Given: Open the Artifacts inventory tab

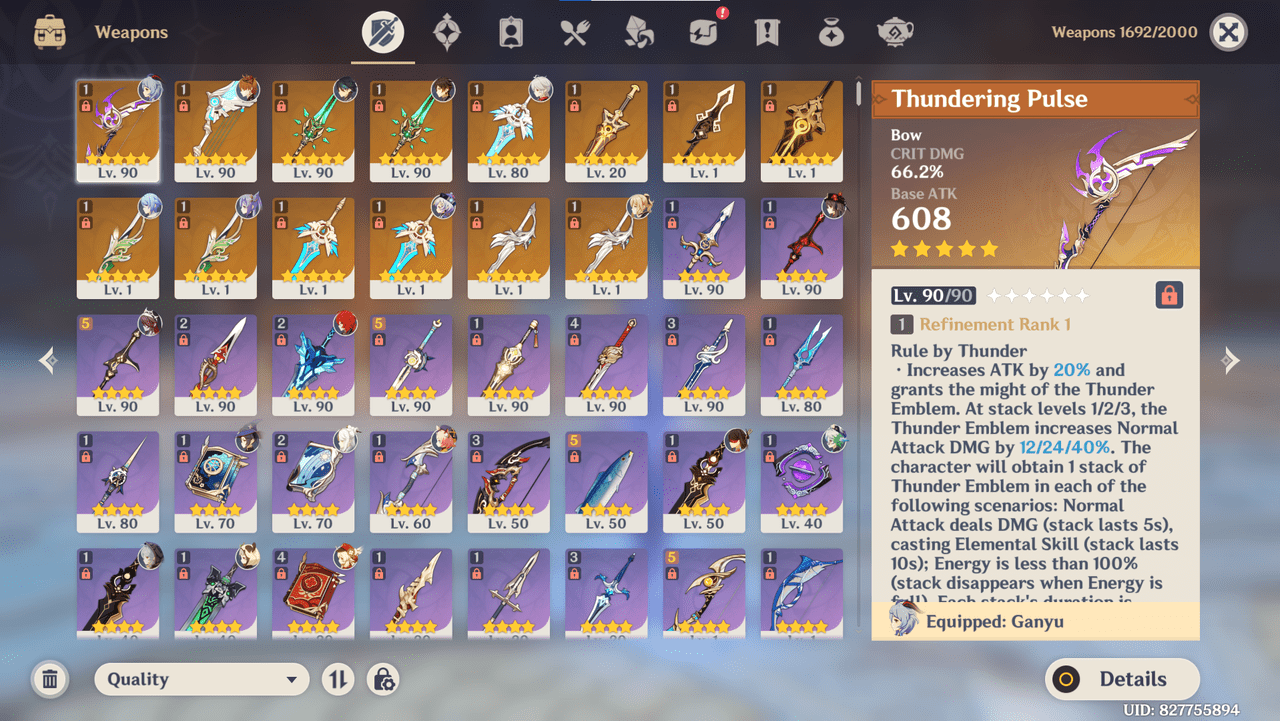Looking at the screenshot, I should point(447,31).
